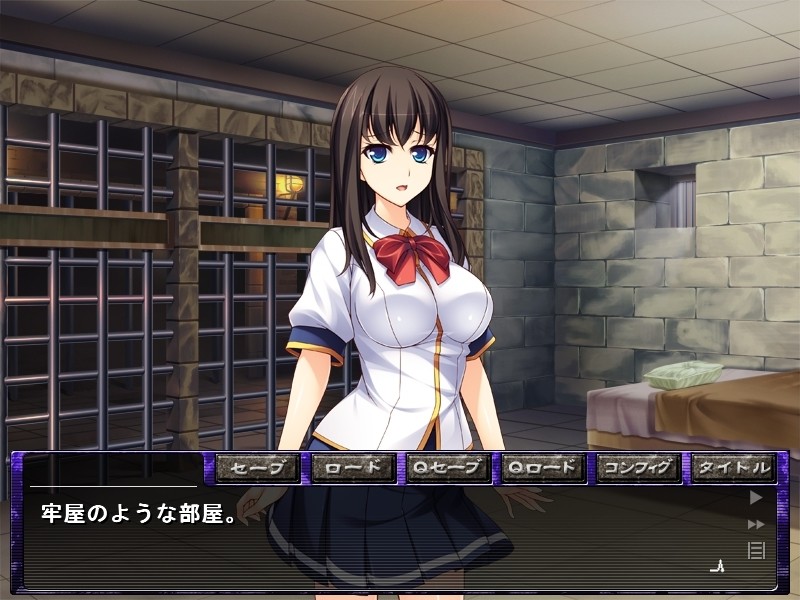Return to title via タイトル button

[734, 467]
